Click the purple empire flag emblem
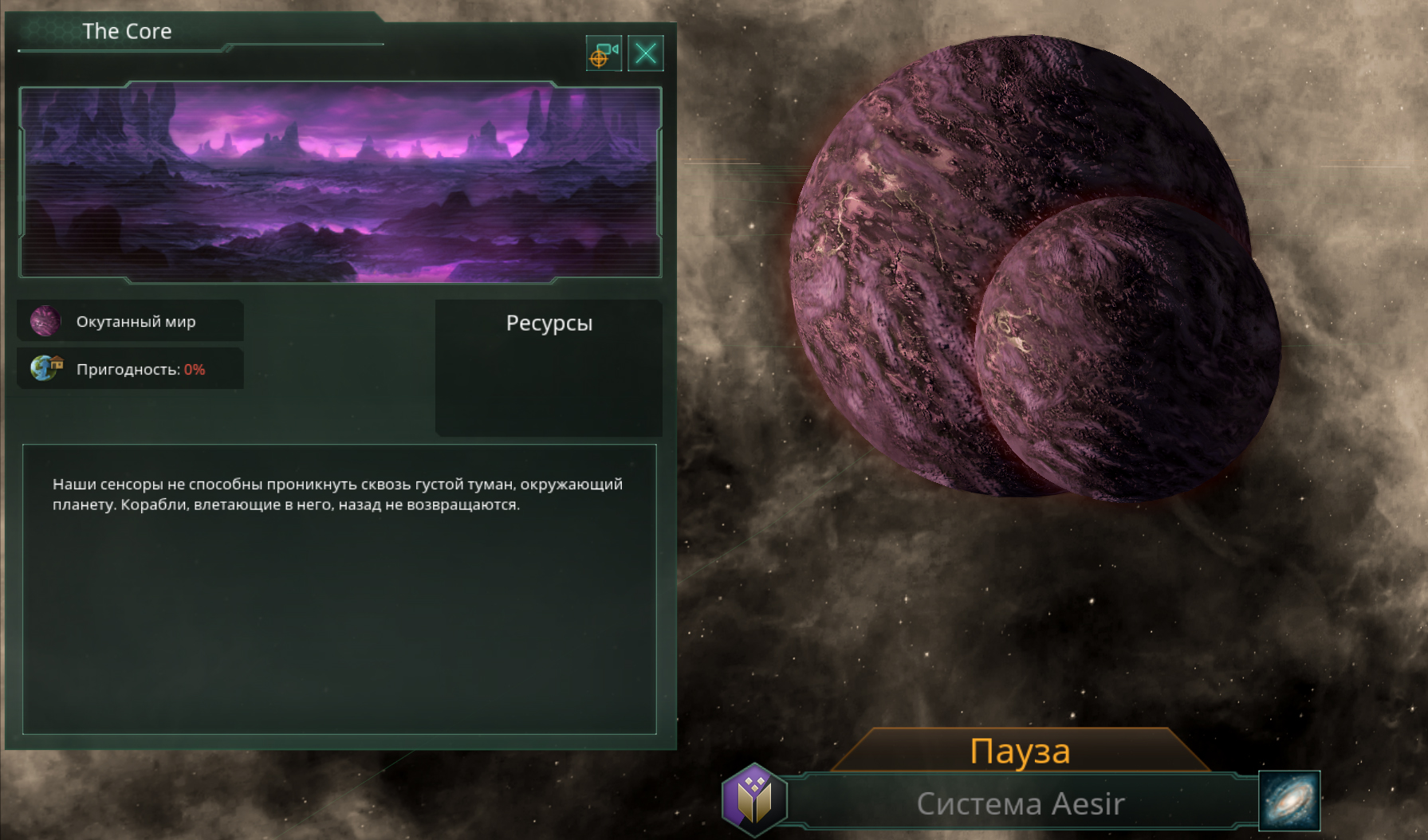The height and width of the screenshot is (840, 1428). [x=753, y=799]
